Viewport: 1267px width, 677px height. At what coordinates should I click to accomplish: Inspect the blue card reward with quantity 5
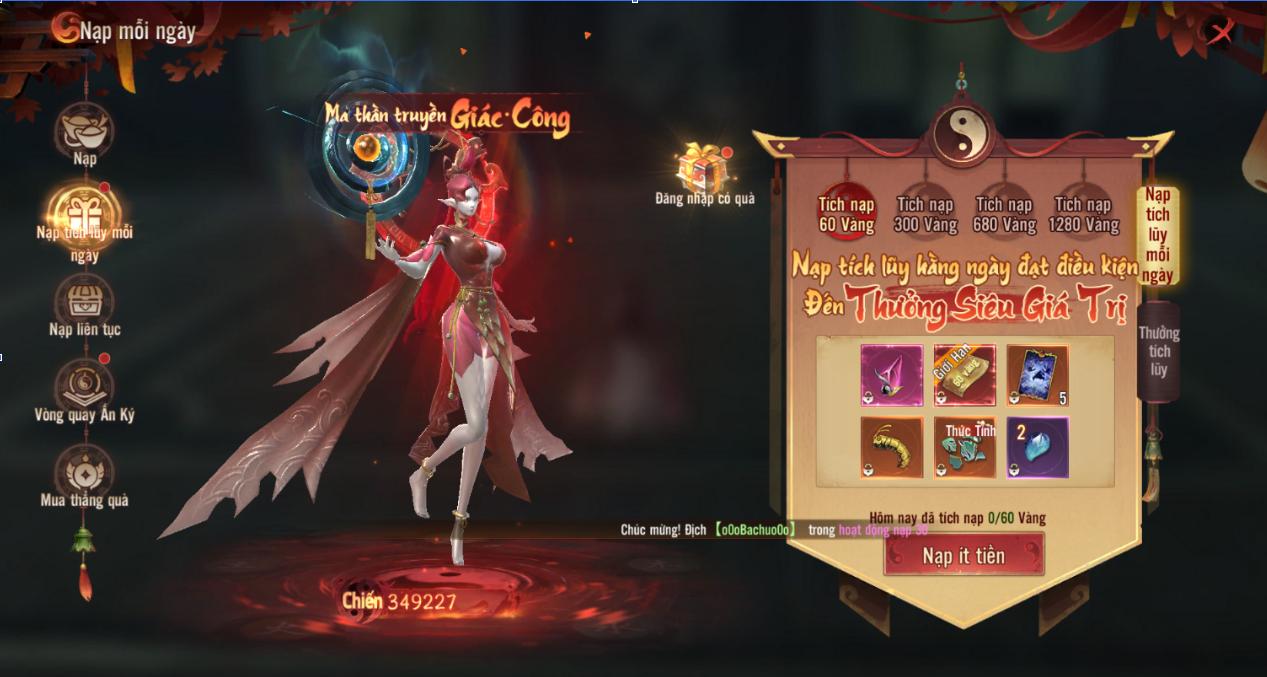pos(1037,375)
